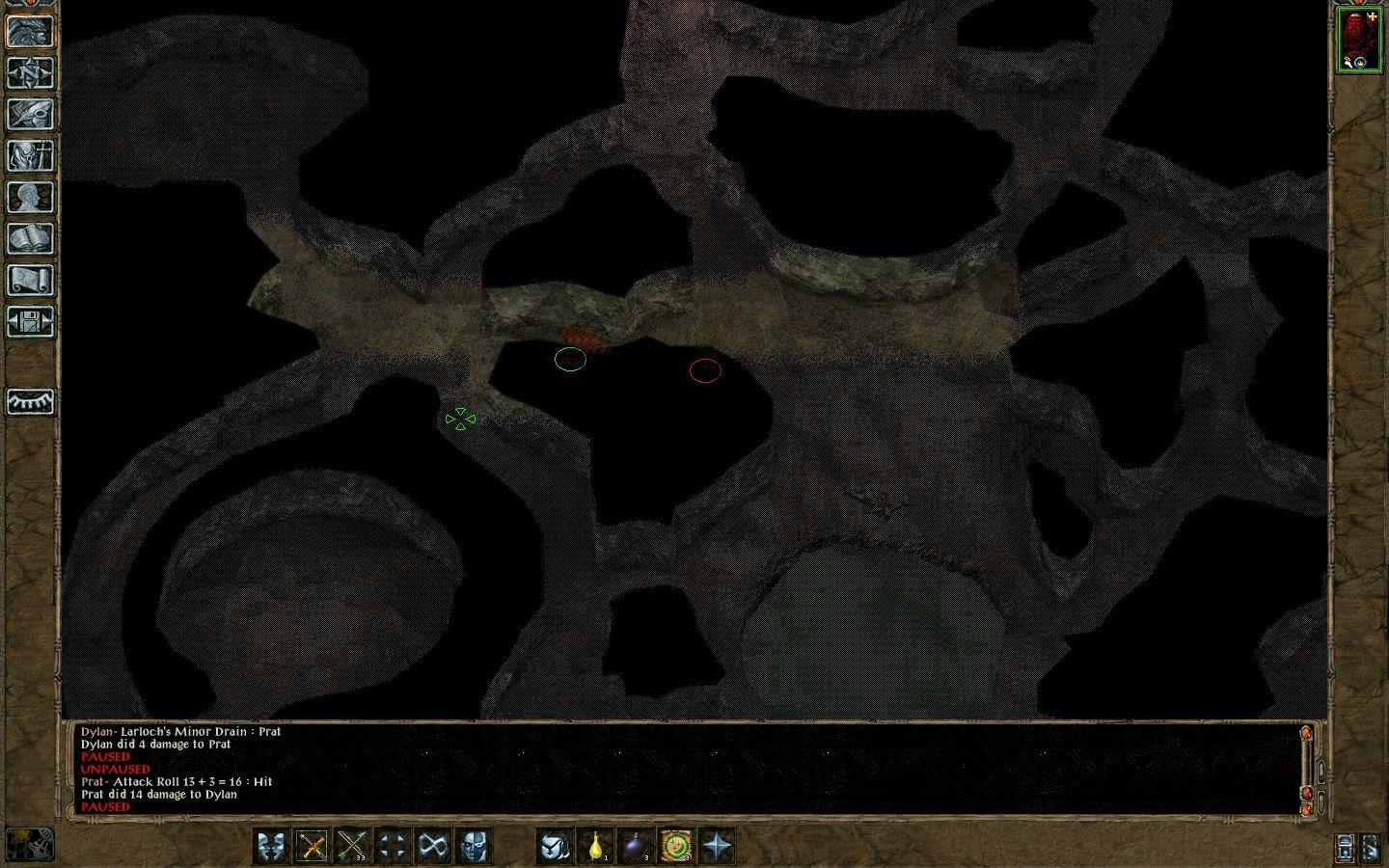Use the yellow potion quick item
The height and width of the screenshot is (868, 1389).
(597, 847)
